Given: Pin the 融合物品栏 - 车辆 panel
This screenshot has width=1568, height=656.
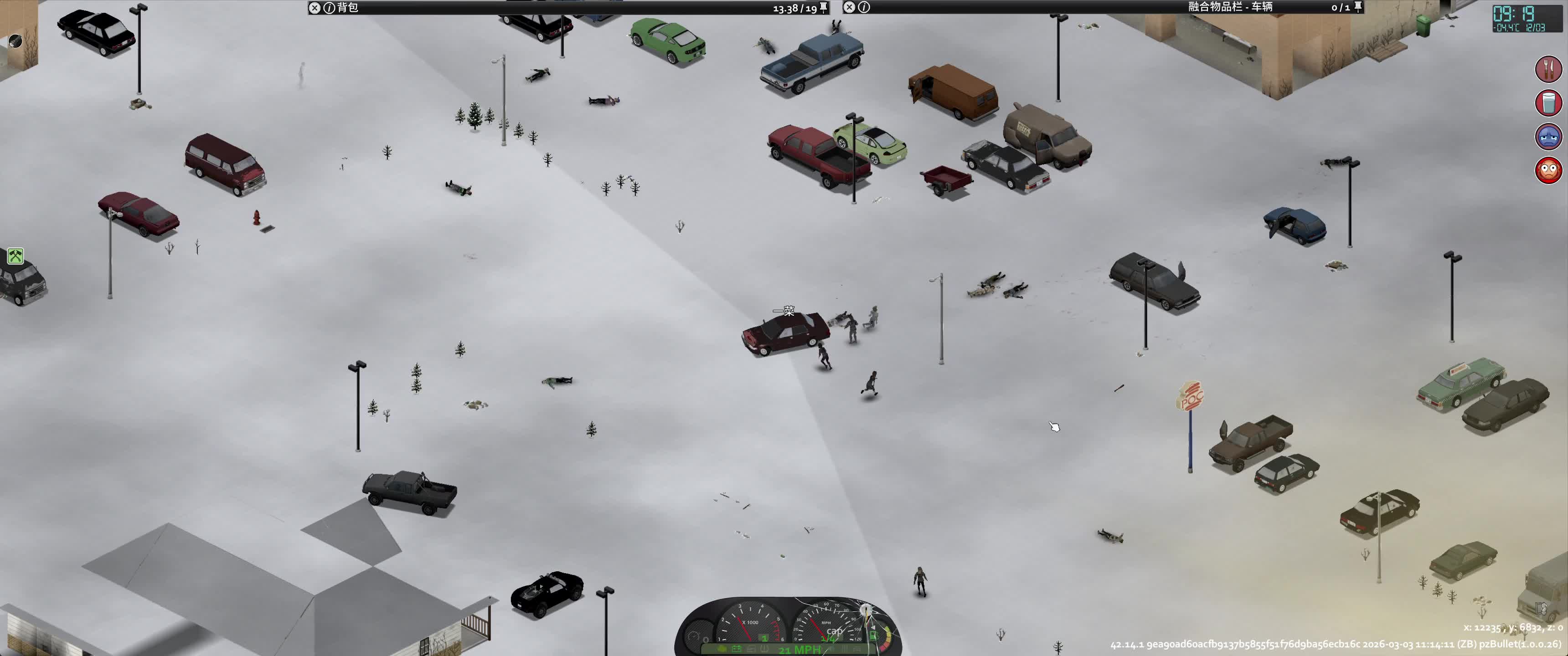Looking at the screenshot, I should point(1358,7).
